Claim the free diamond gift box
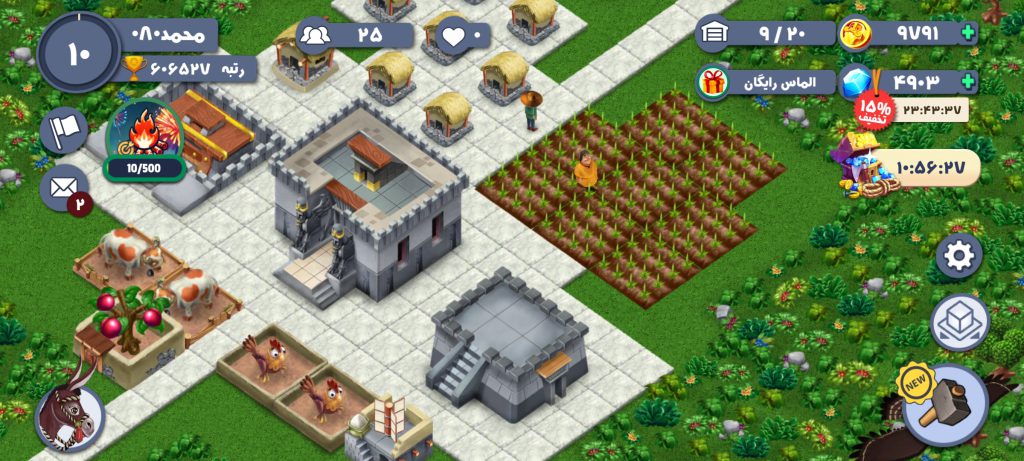 713,82
